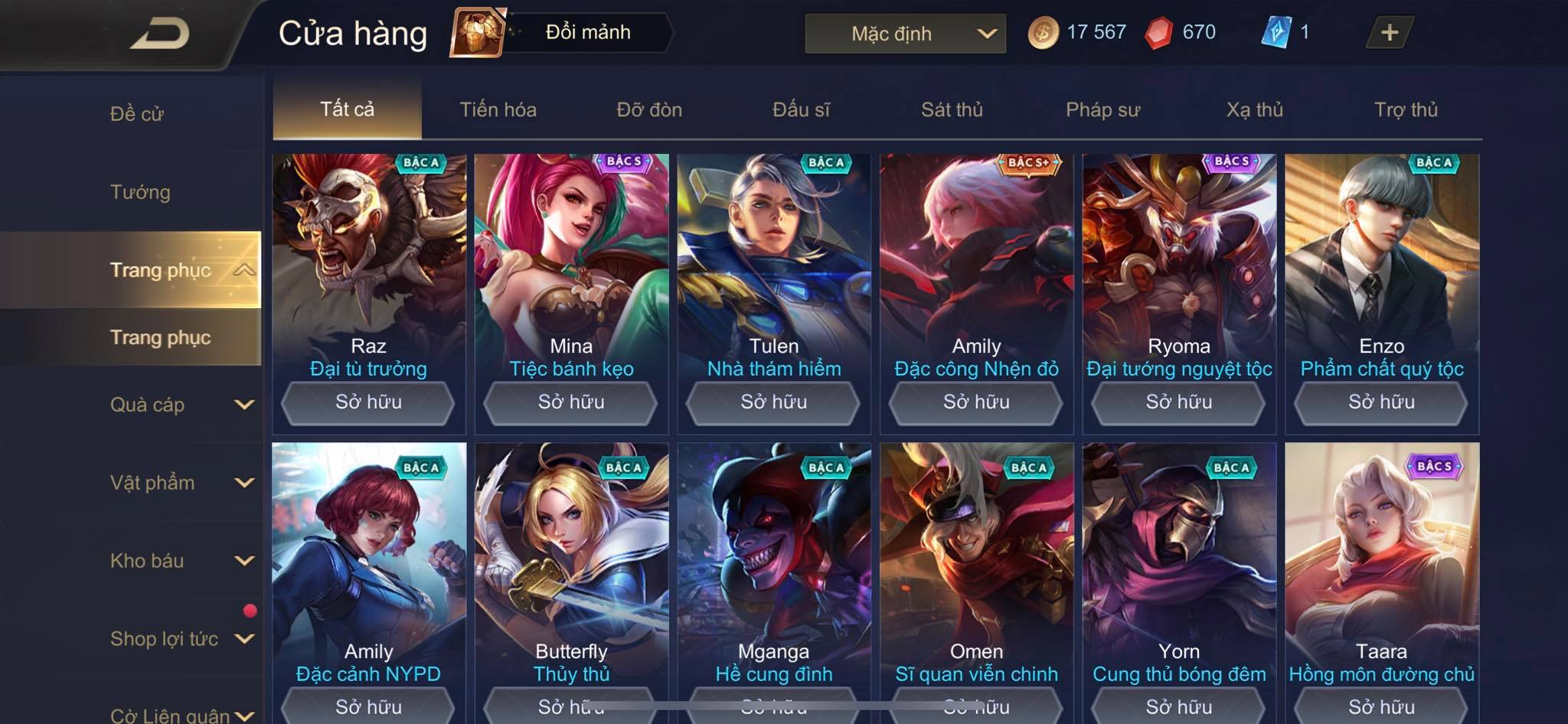Expand the Quà cáp menu
The image size is (1568, 724).
181,405
